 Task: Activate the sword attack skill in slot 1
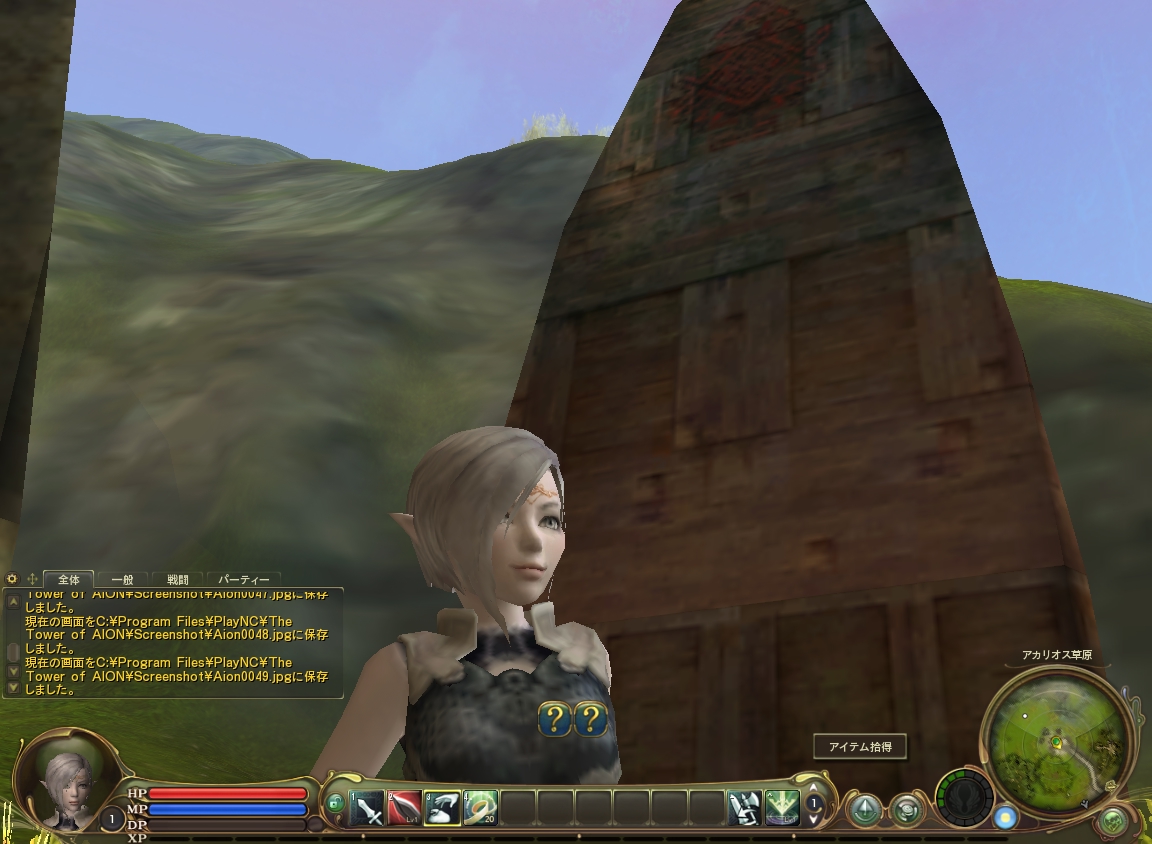367,807
